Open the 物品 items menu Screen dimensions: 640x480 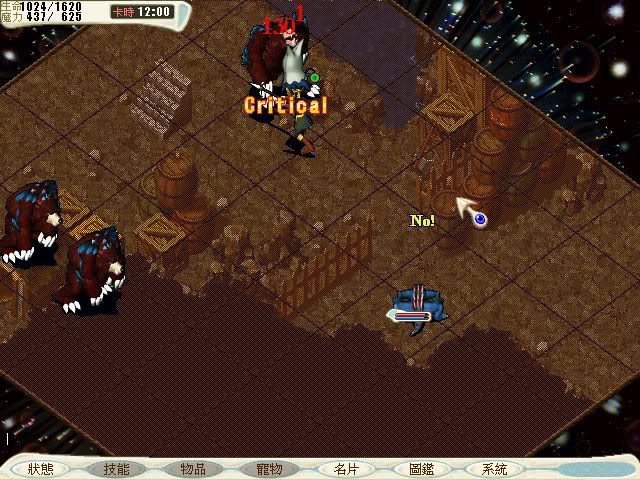point(193,468)
